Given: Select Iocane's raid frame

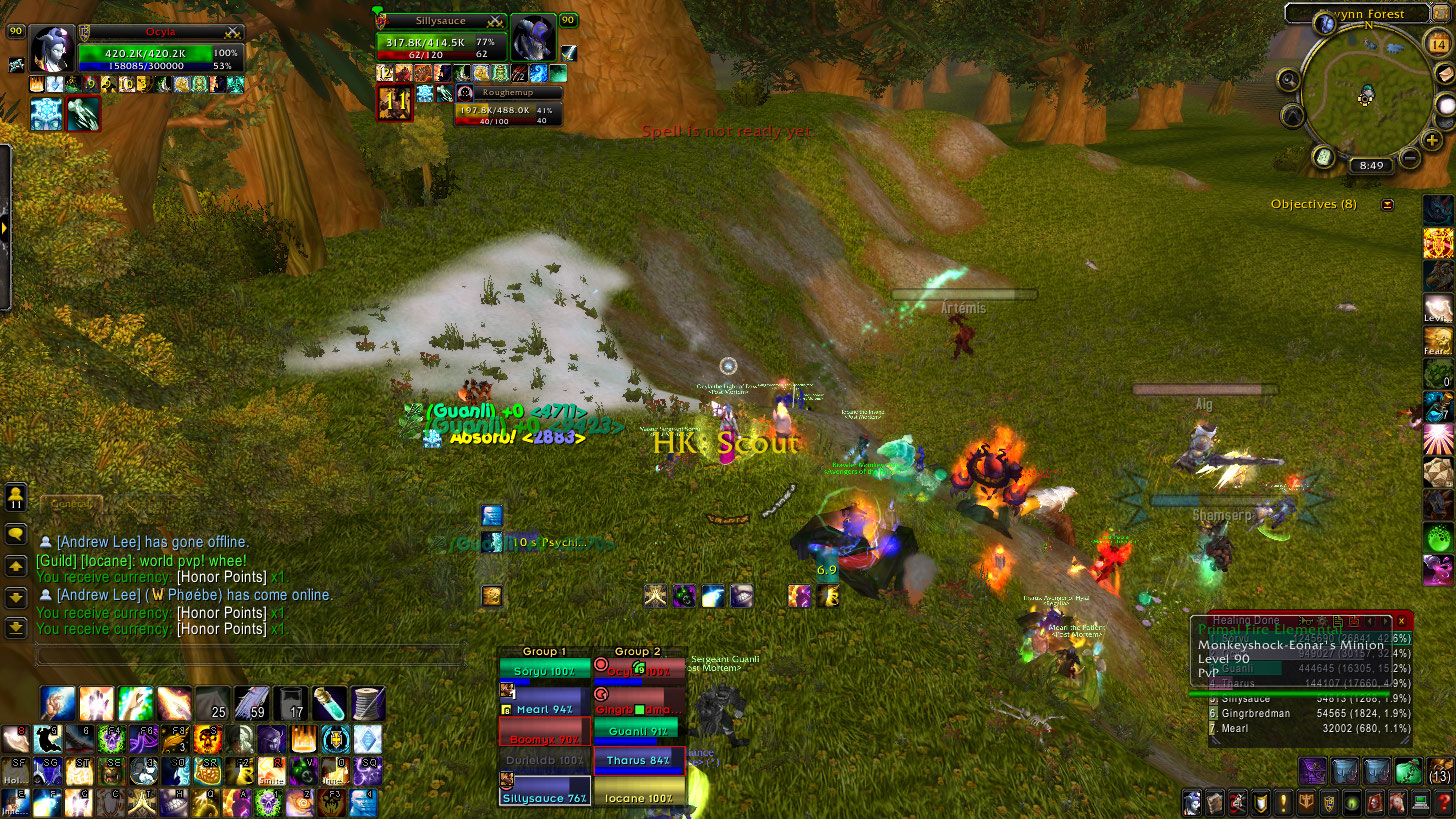Looking at the screenshot, I should coord(640,798).
